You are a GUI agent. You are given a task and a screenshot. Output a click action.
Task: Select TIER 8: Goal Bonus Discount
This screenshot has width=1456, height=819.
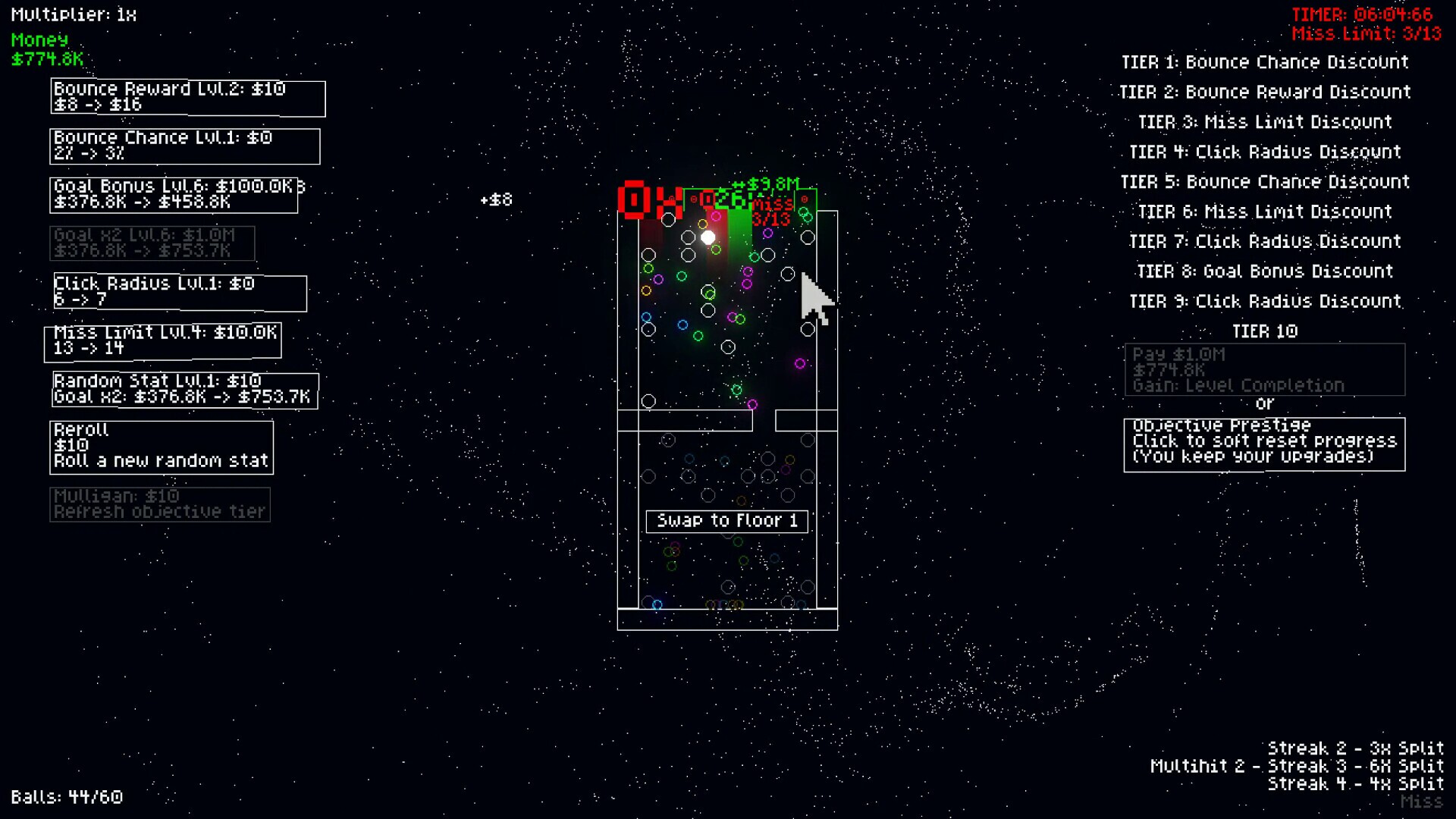pyautogui.click(x=1265, y=271)
